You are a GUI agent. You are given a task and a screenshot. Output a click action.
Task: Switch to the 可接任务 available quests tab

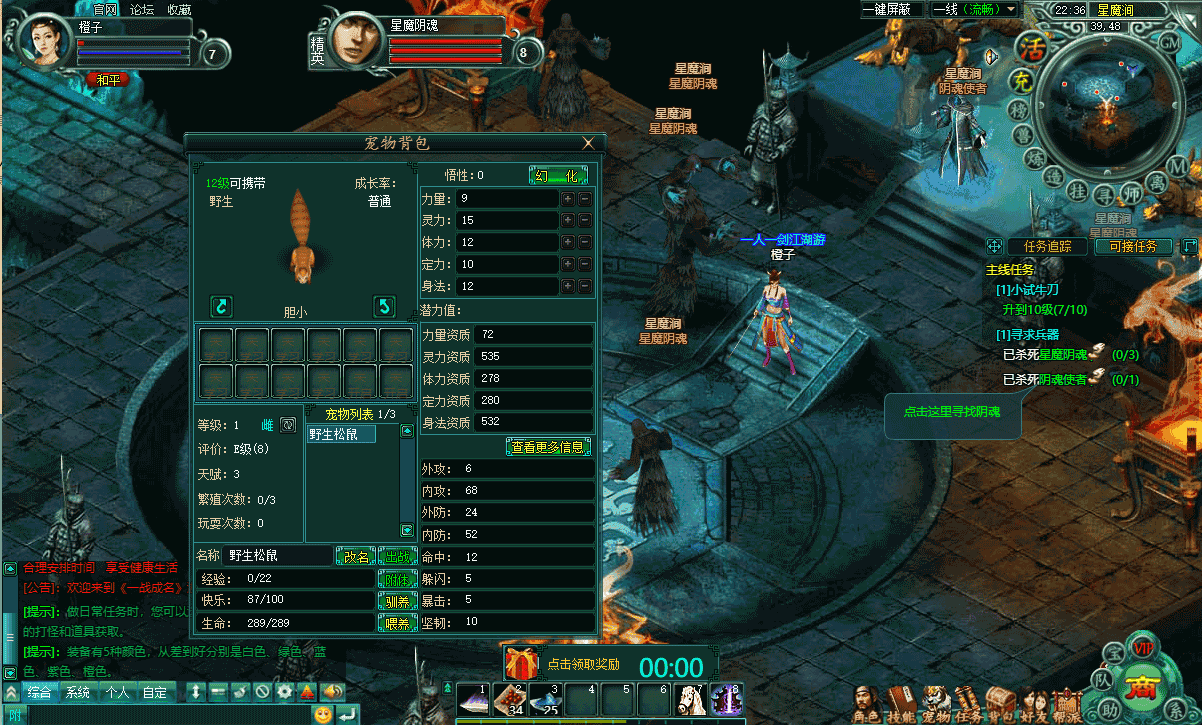click(x=1133, y=246)
